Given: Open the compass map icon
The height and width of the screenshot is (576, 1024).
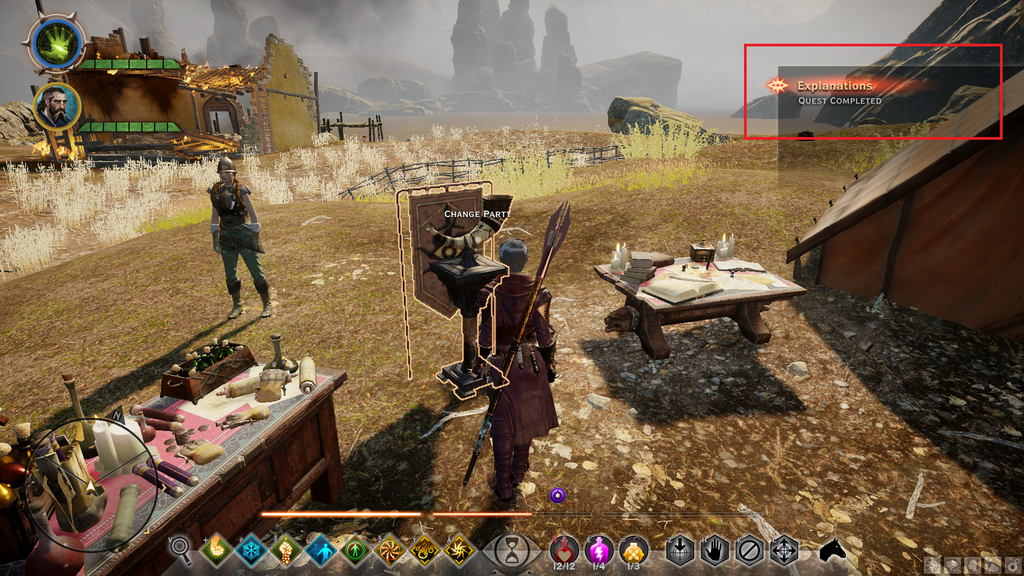Looking at the screenshot, I should 933,565.
